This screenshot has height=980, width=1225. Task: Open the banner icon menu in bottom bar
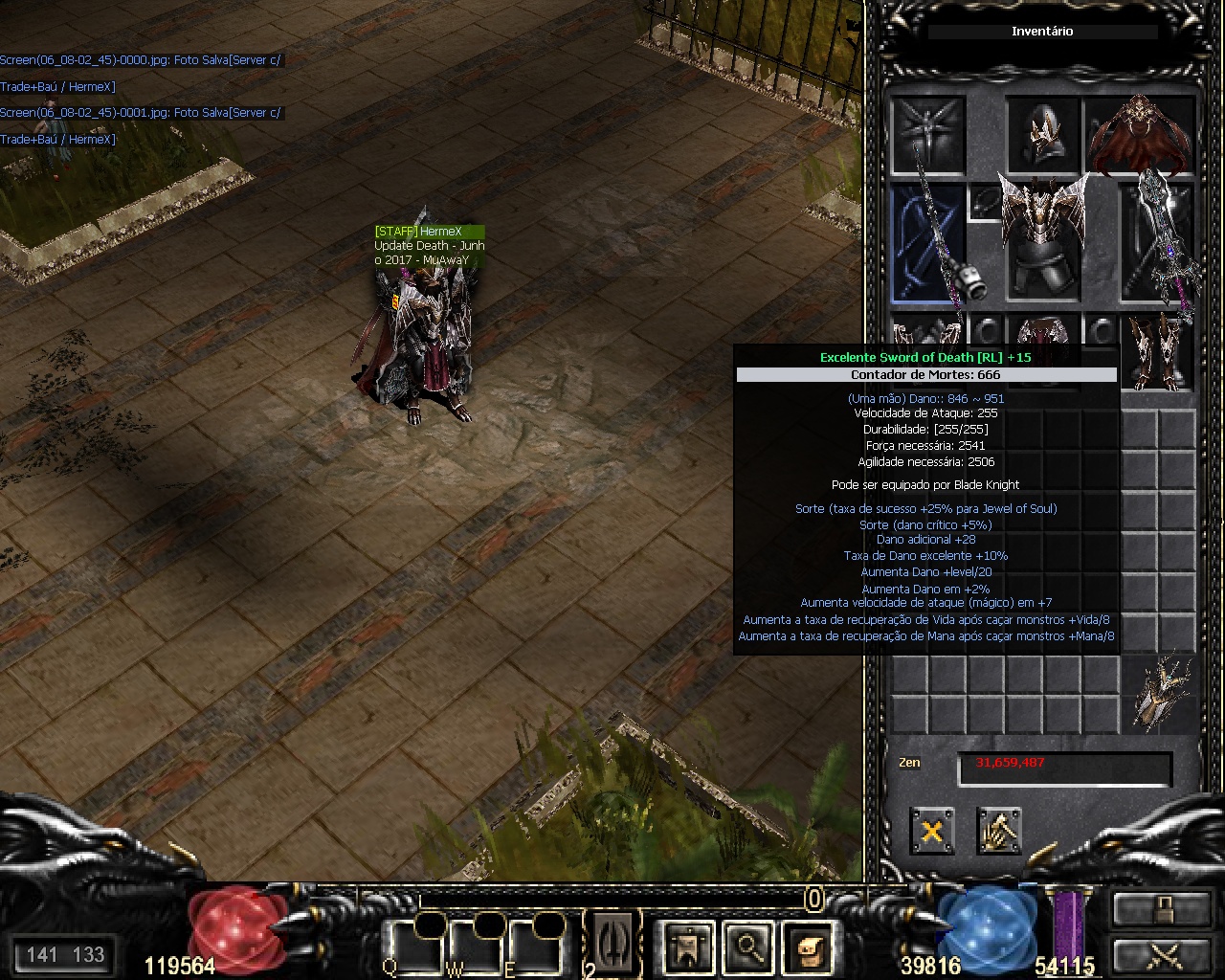pyautogui.click(x=686, y=947)
